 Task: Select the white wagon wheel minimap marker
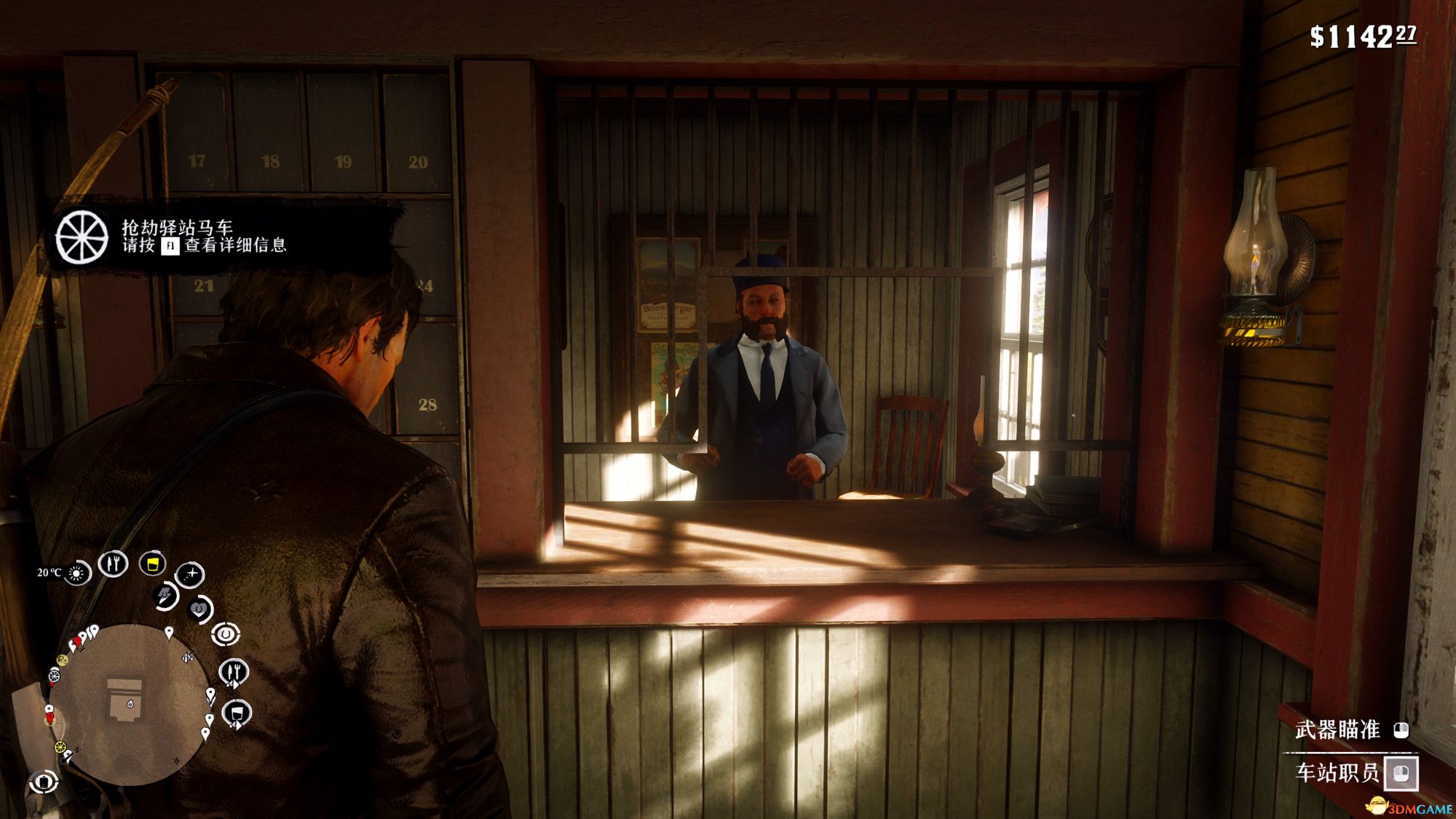tap(54, 676)
